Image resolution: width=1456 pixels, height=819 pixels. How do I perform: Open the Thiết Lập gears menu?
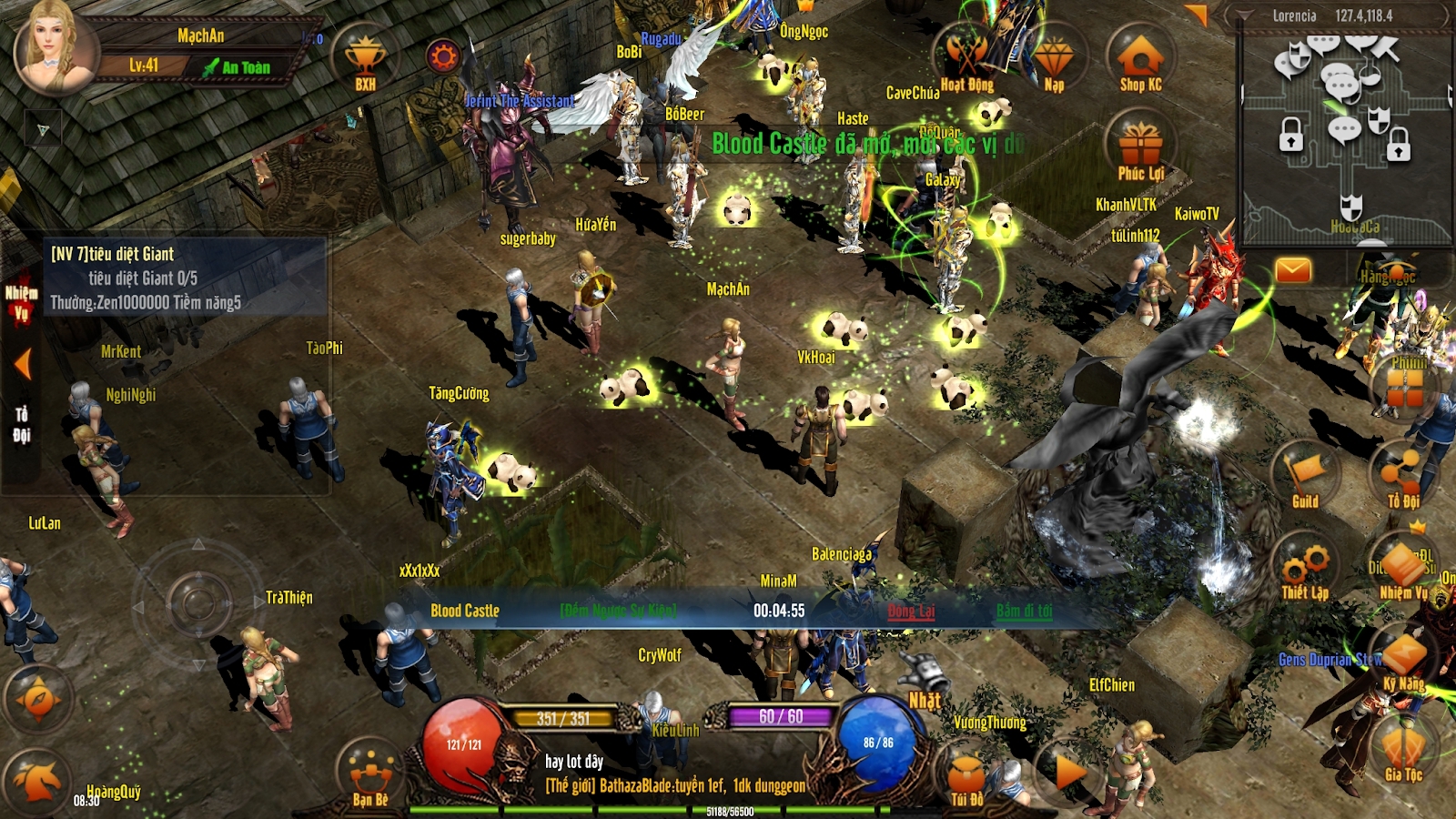(1305, 571)
